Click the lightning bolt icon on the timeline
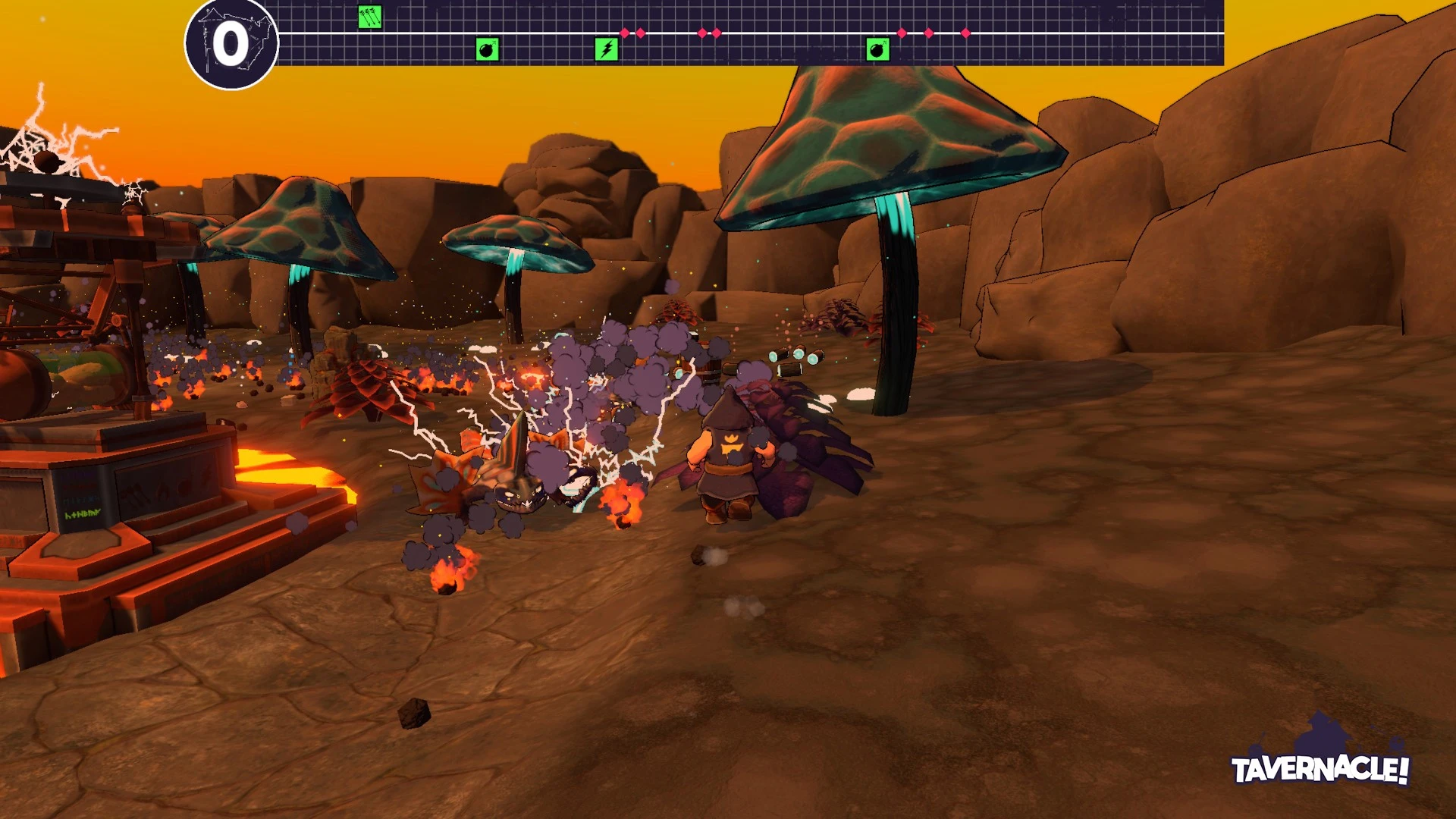 pos(607,50)
